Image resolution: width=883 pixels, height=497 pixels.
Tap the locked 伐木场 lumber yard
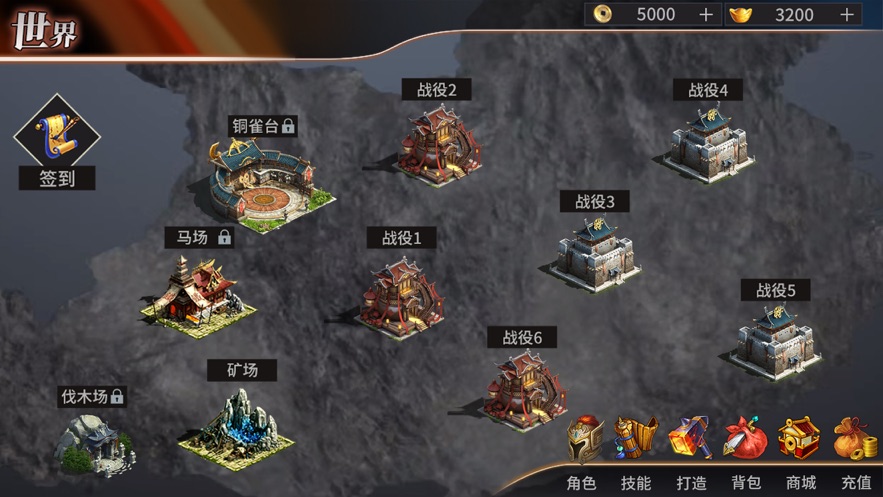coord(93,440)
